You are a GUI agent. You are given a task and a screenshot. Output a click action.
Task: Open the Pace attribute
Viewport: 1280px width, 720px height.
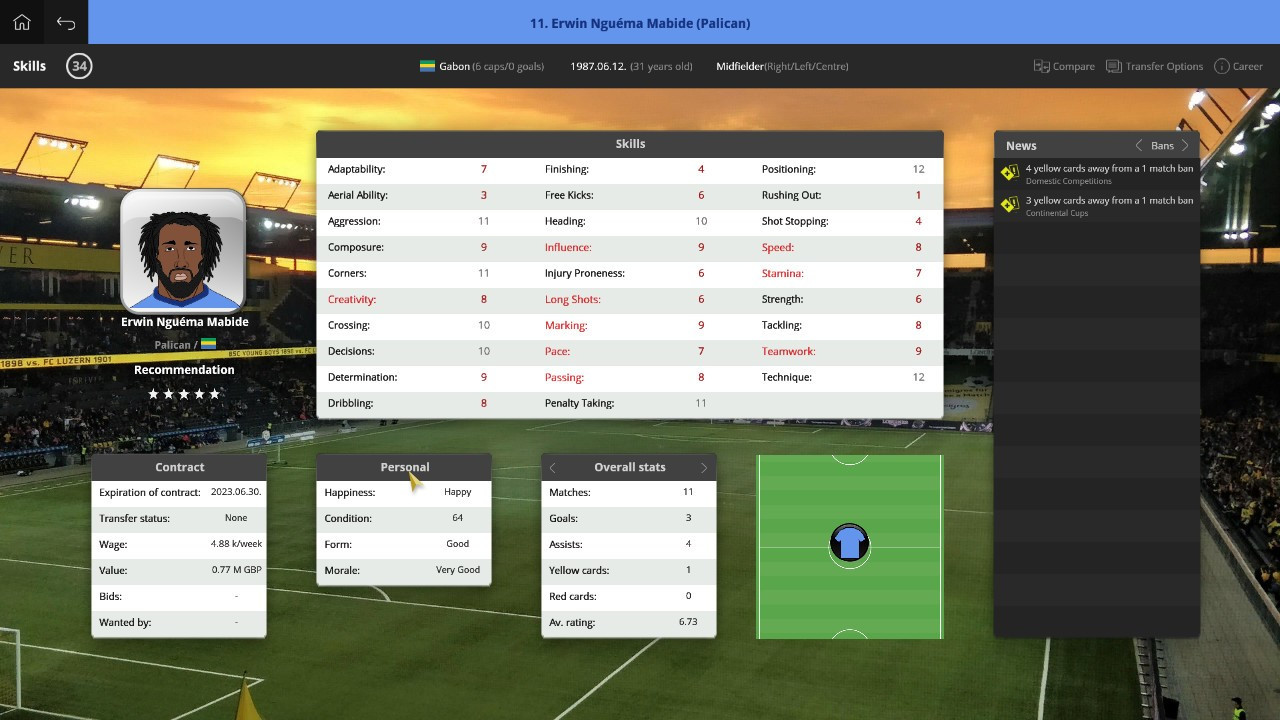[559, 351]
